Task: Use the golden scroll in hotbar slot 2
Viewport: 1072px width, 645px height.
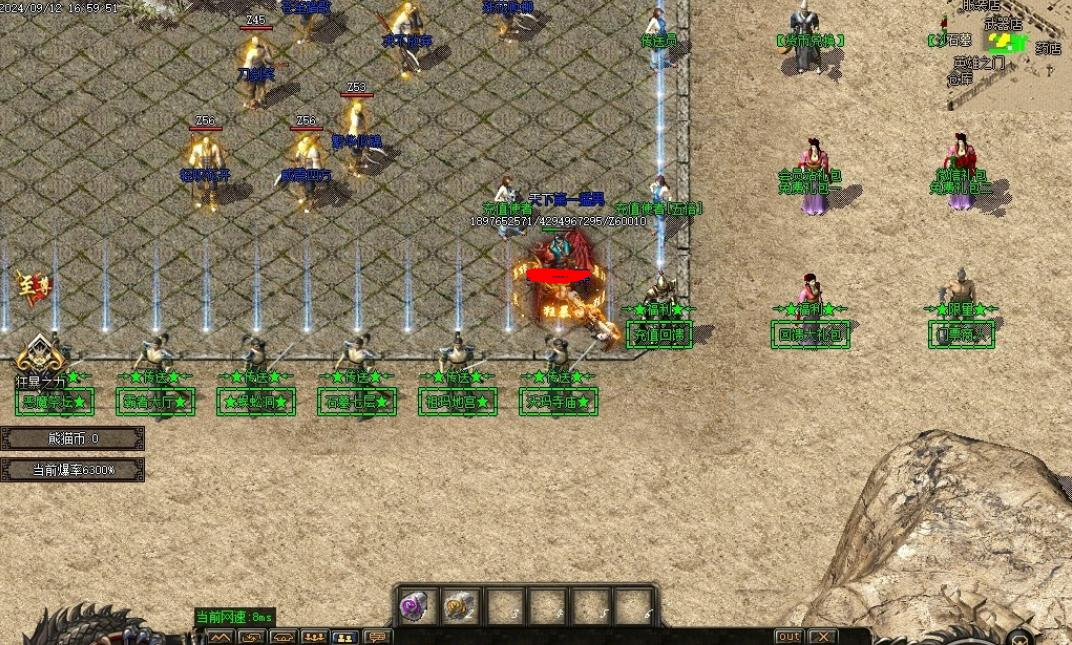Action: 459,605
